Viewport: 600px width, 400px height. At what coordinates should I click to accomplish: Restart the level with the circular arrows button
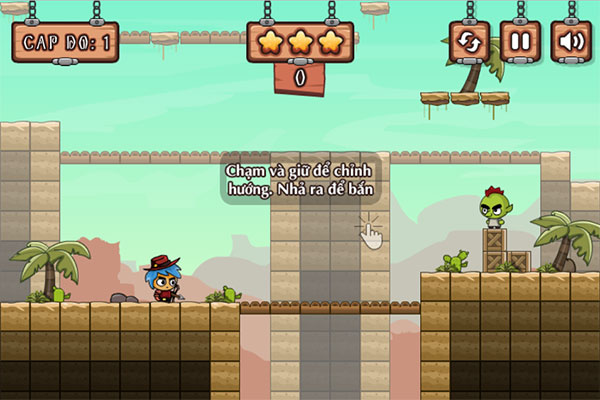point(469,43)
